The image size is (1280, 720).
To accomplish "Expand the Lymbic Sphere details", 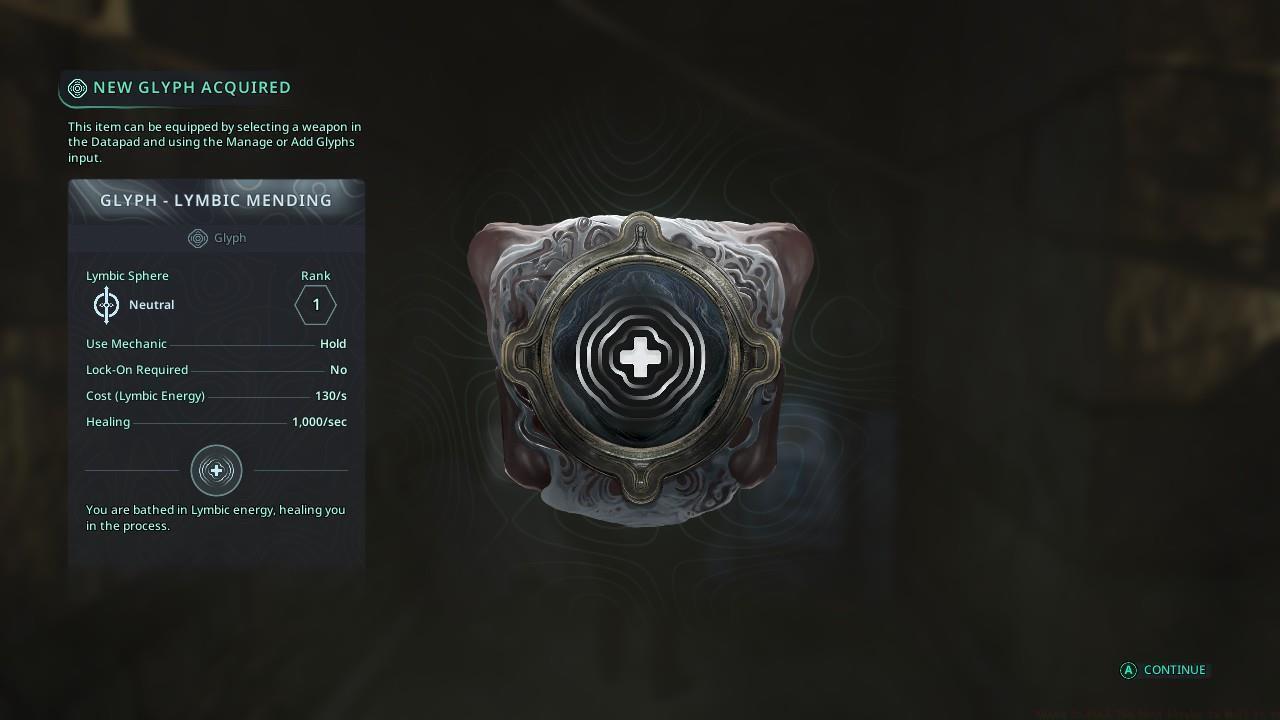I will tap(127, 275).
